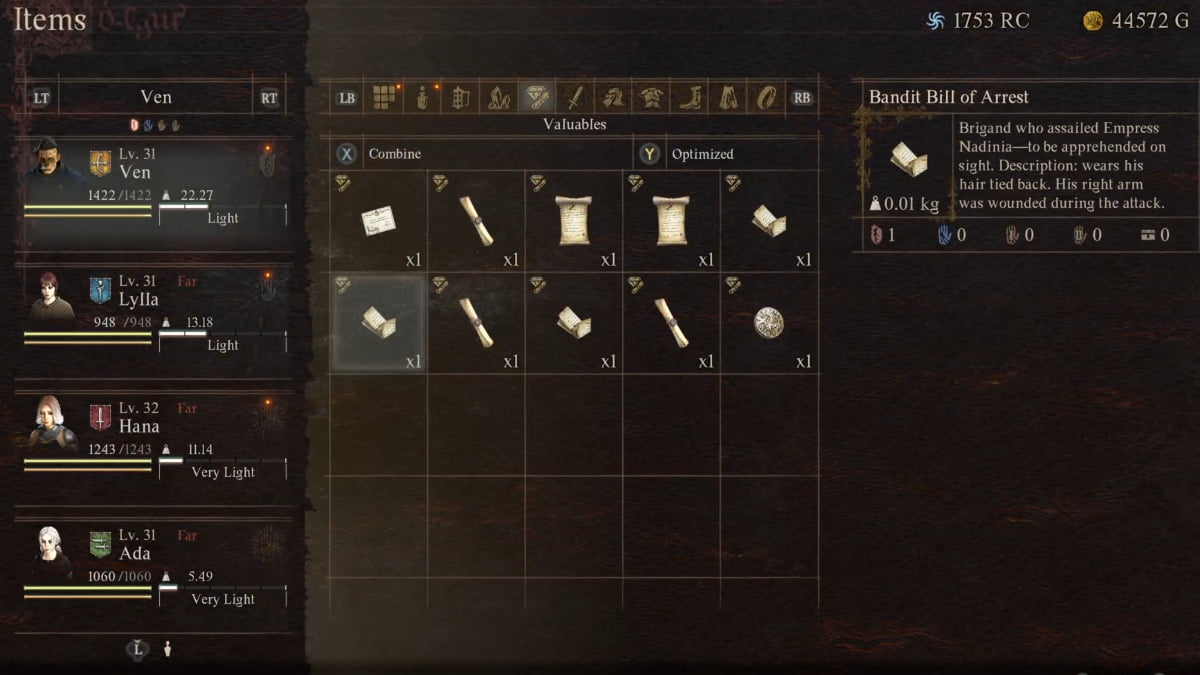
Task: Show the crystal materials tab
Action: 498,98
